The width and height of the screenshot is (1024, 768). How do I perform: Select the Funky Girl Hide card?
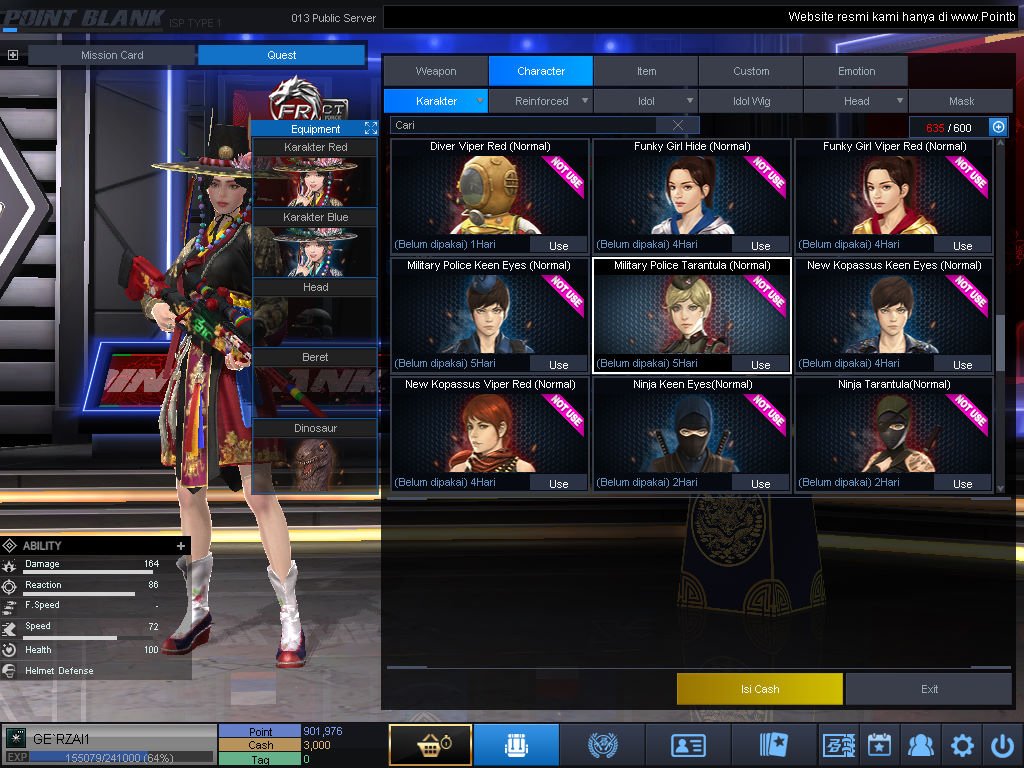[x=691, y=195]
